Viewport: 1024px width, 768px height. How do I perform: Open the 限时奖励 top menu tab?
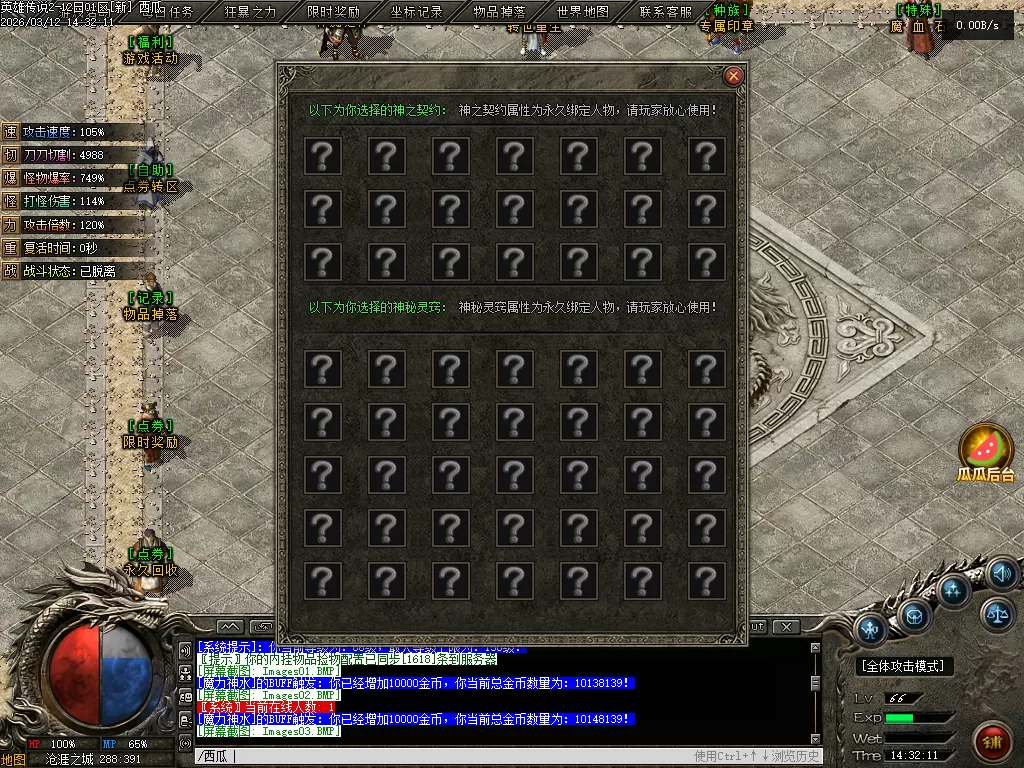point(333,12)
